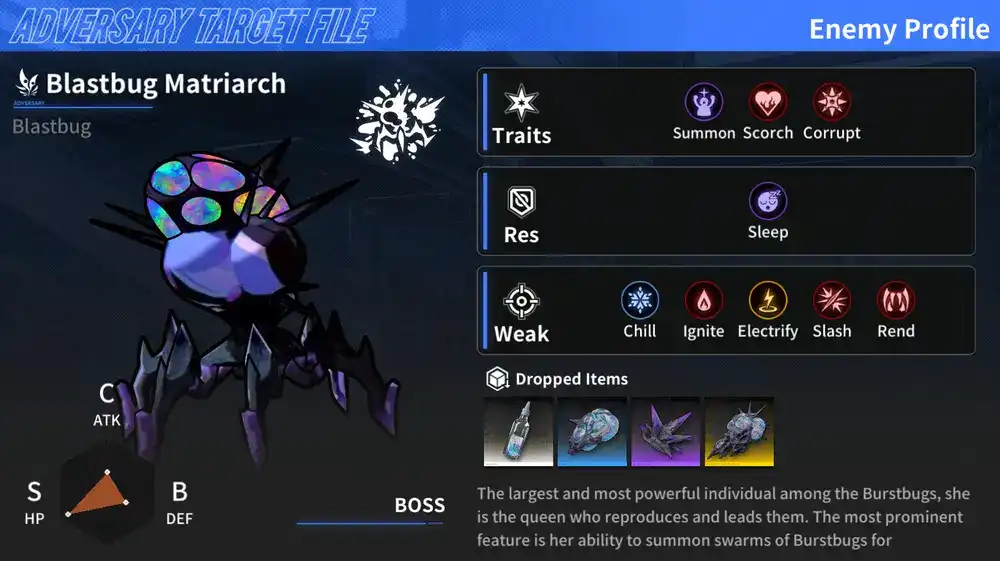The width and height of the screenshot is (1000, 561).
Task: Open the blue-background dropped item
Action: (592, 432)
